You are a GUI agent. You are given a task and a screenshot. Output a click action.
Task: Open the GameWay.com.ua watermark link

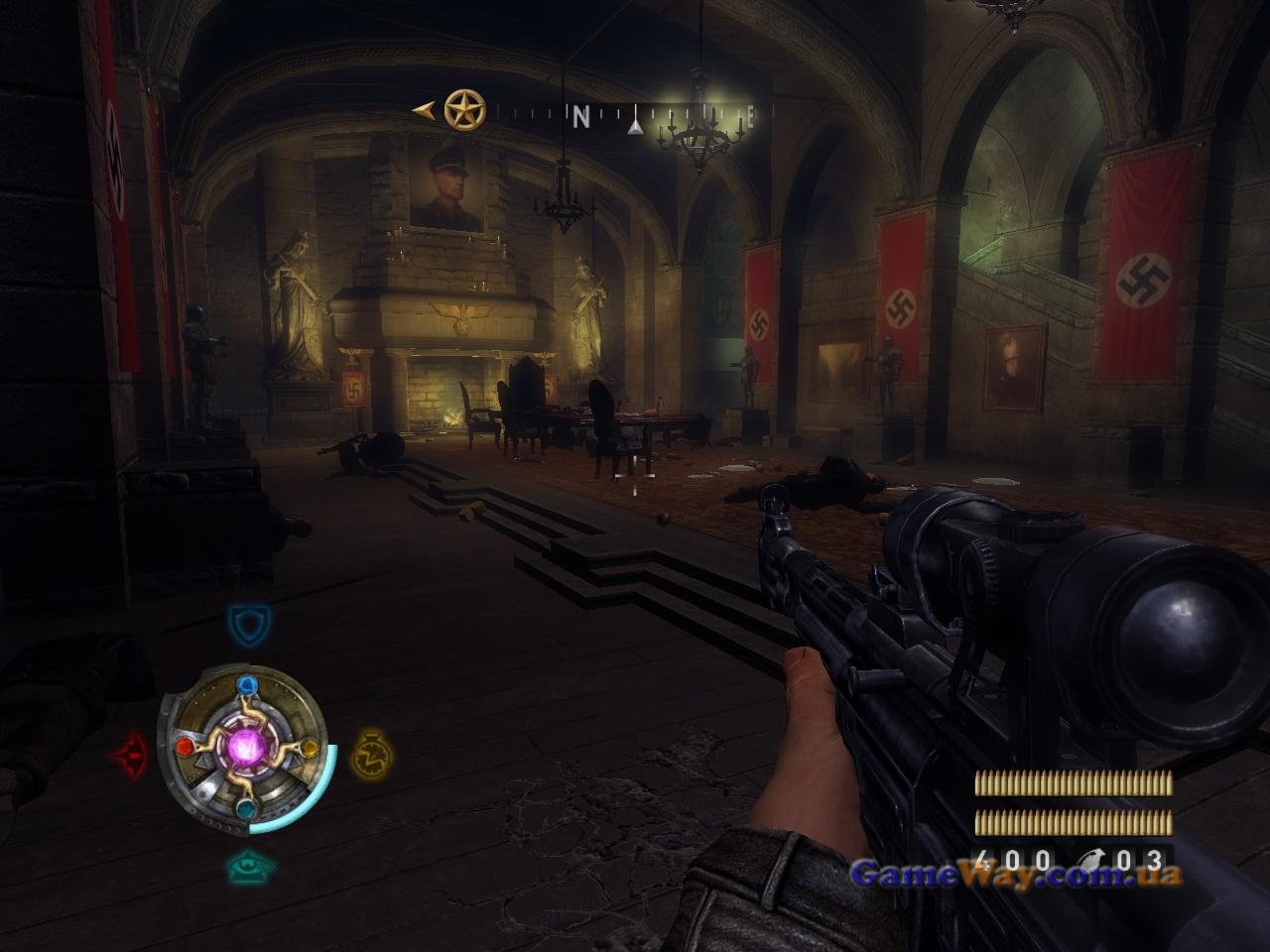coord(1016,874)
